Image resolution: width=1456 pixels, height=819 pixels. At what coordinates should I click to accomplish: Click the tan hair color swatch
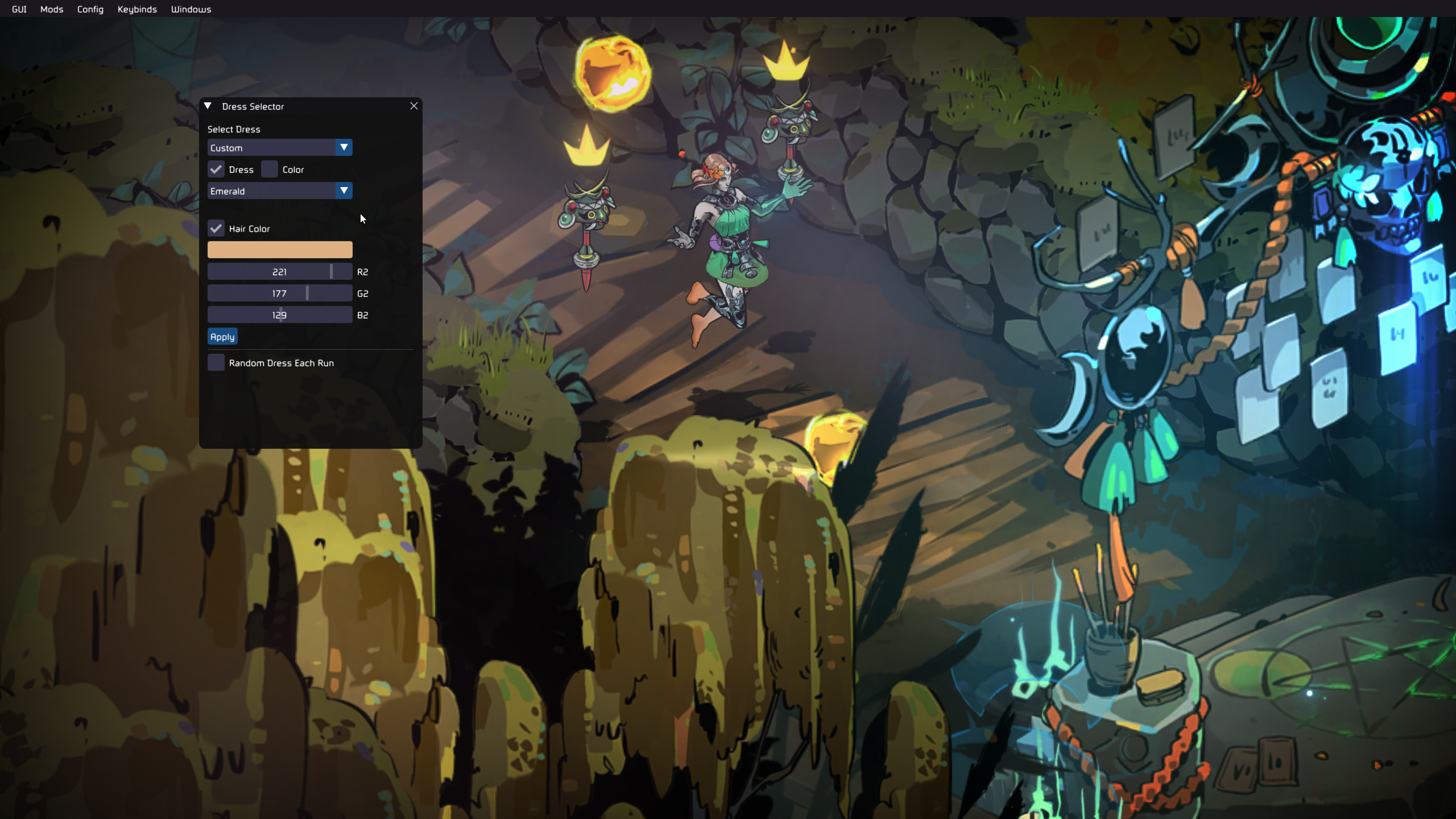click(279, 250)
